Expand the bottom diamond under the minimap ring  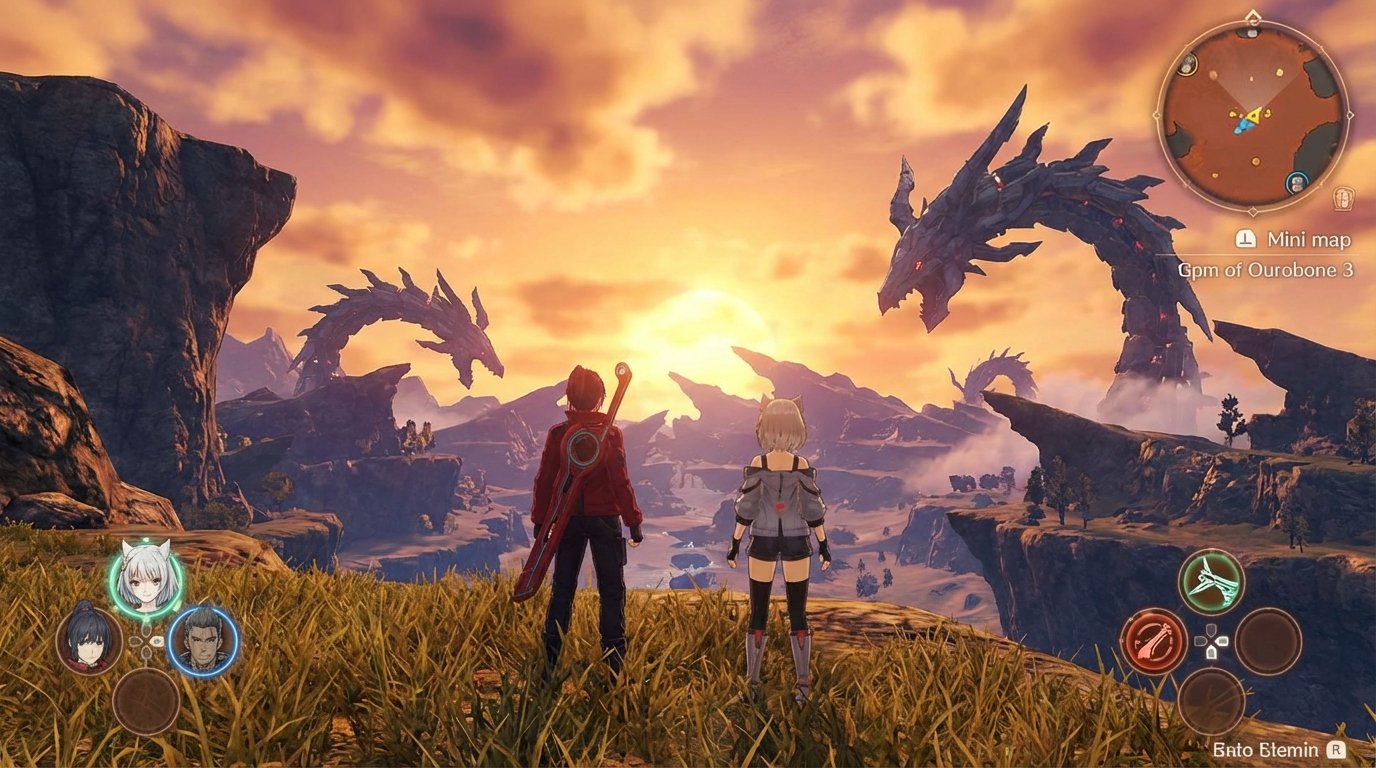(x=1252, y=210)
